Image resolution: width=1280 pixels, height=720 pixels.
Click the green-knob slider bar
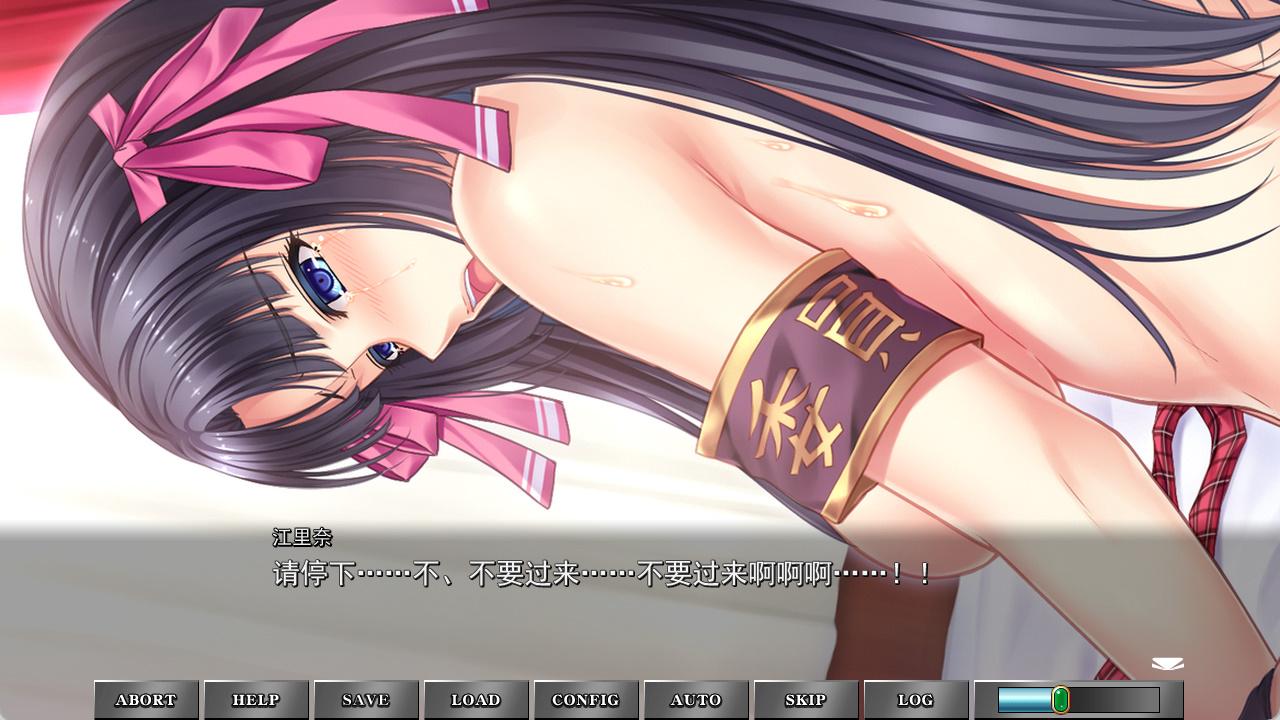[x=1078, y=700]
